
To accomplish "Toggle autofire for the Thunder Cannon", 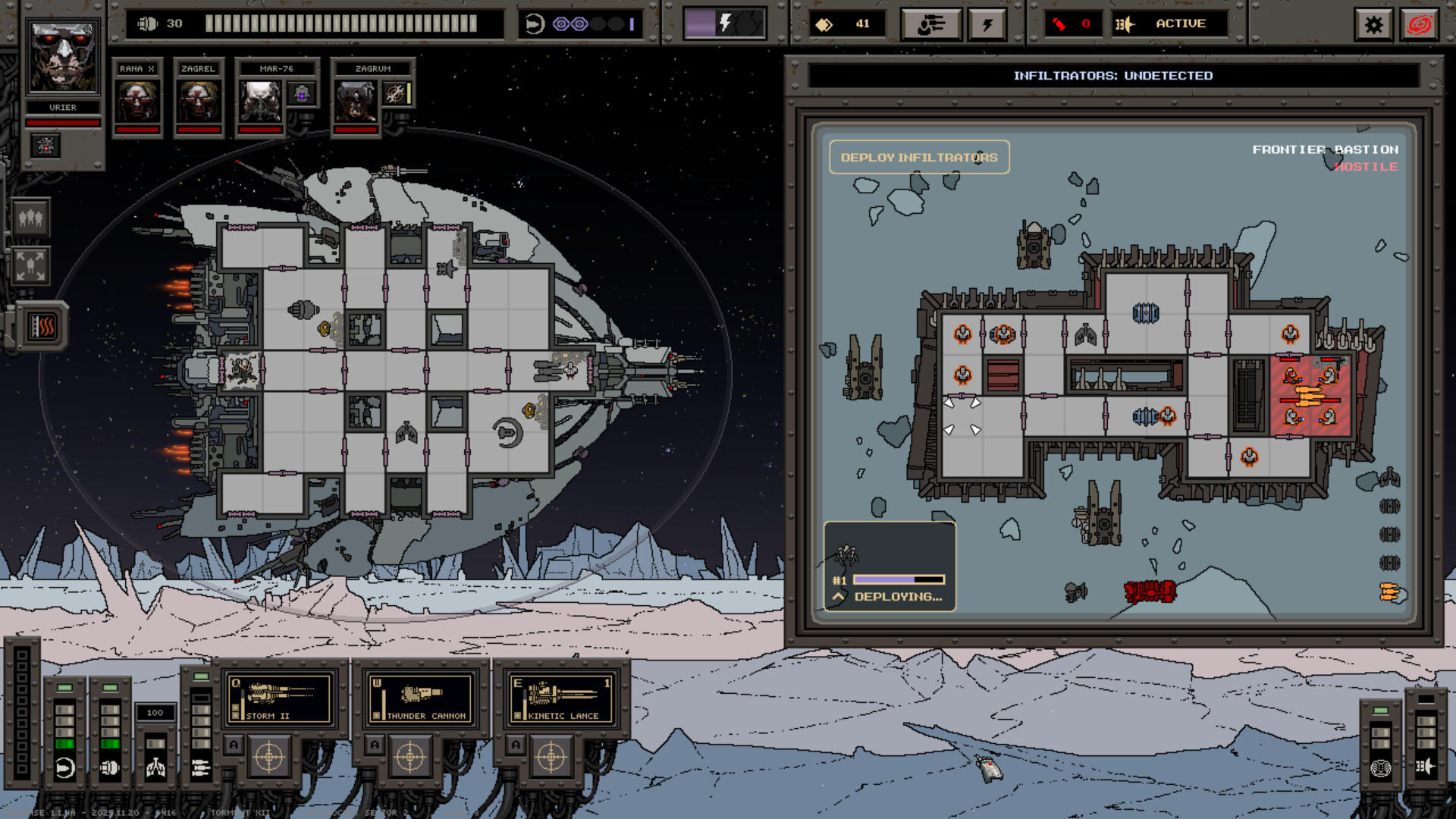I will pyautogui.click(x=375, y=745).
